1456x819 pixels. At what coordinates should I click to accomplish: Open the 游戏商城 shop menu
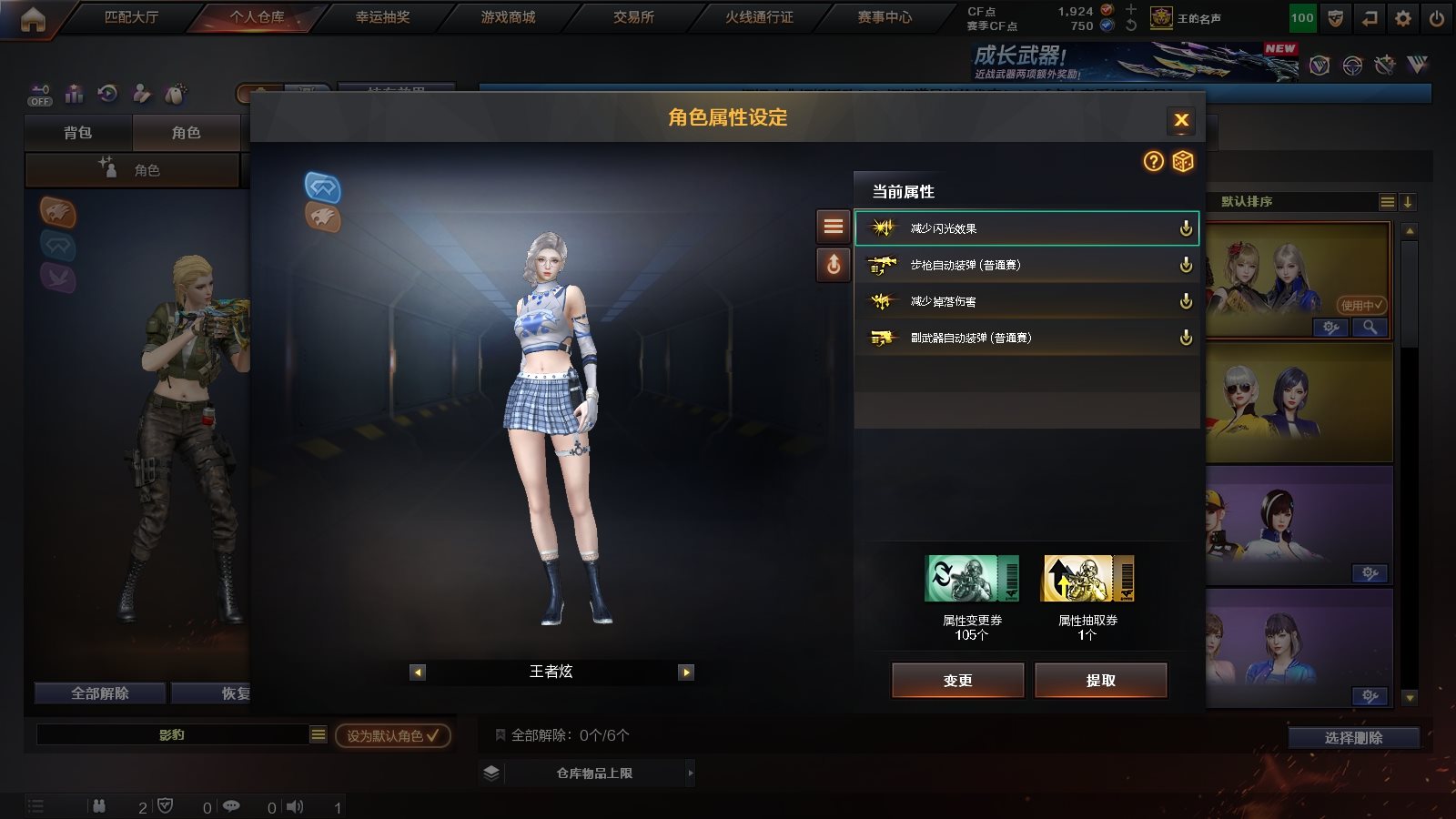(x=508, y=17)
